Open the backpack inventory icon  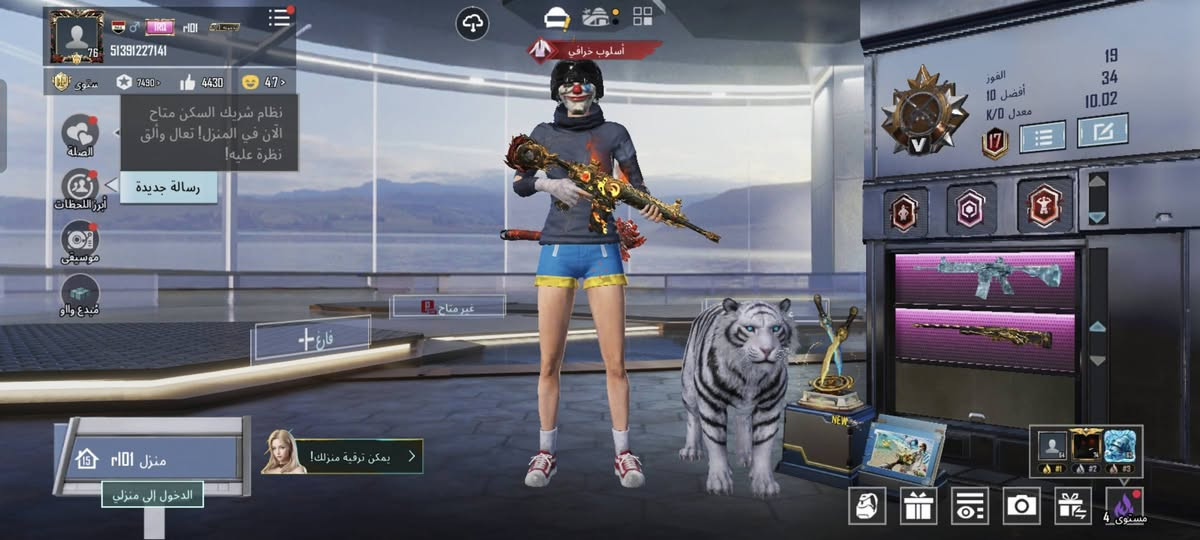coord(867,506)
